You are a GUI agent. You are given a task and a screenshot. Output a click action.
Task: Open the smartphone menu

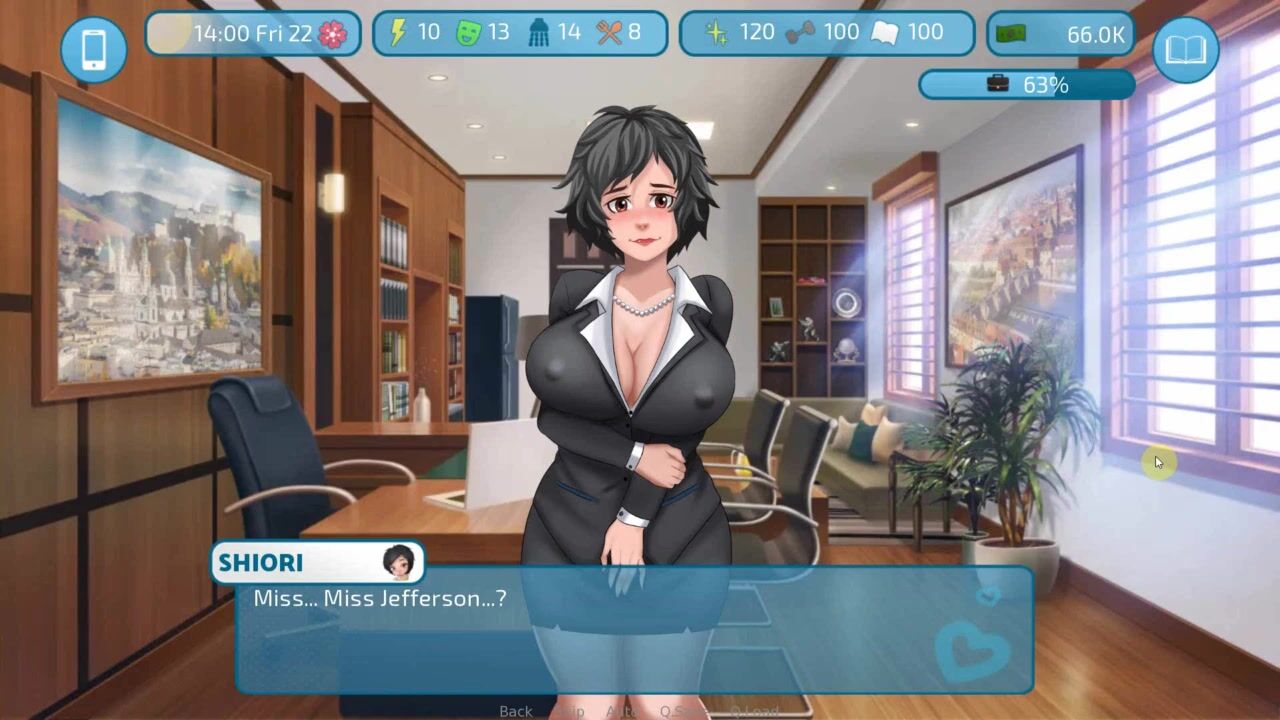(94, 49)
